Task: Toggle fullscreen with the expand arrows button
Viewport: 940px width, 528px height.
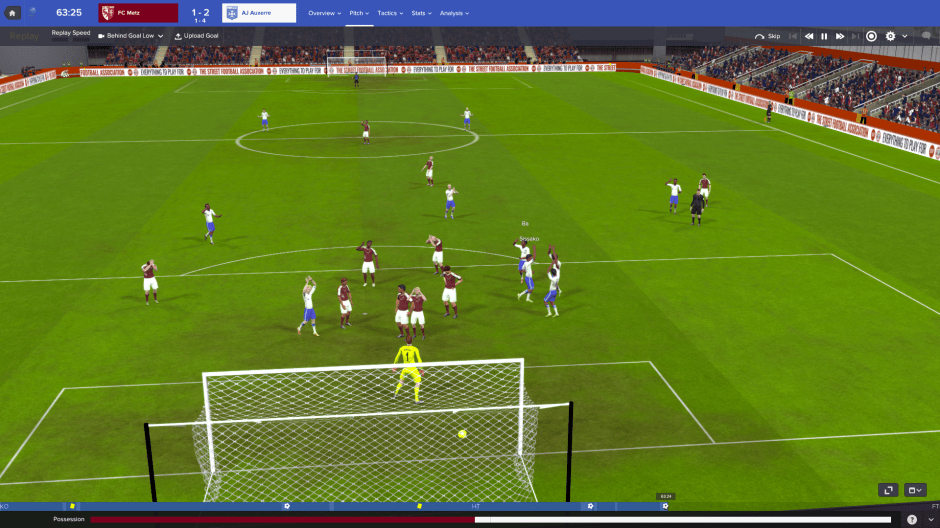Action: 888,490
